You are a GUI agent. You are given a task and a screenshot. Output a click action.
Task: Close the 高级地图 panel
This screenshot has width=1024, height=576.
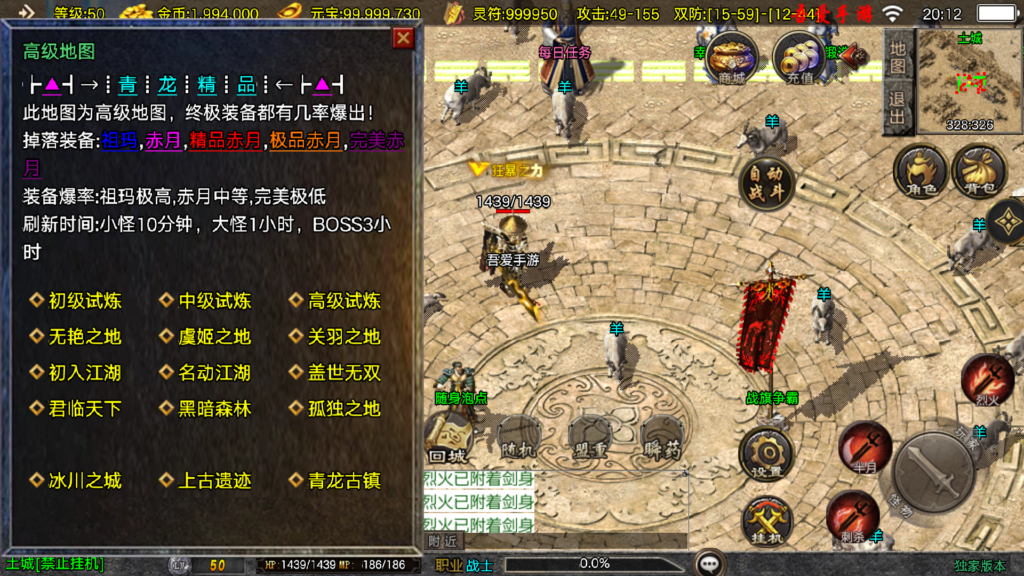[x=403, y=38]
